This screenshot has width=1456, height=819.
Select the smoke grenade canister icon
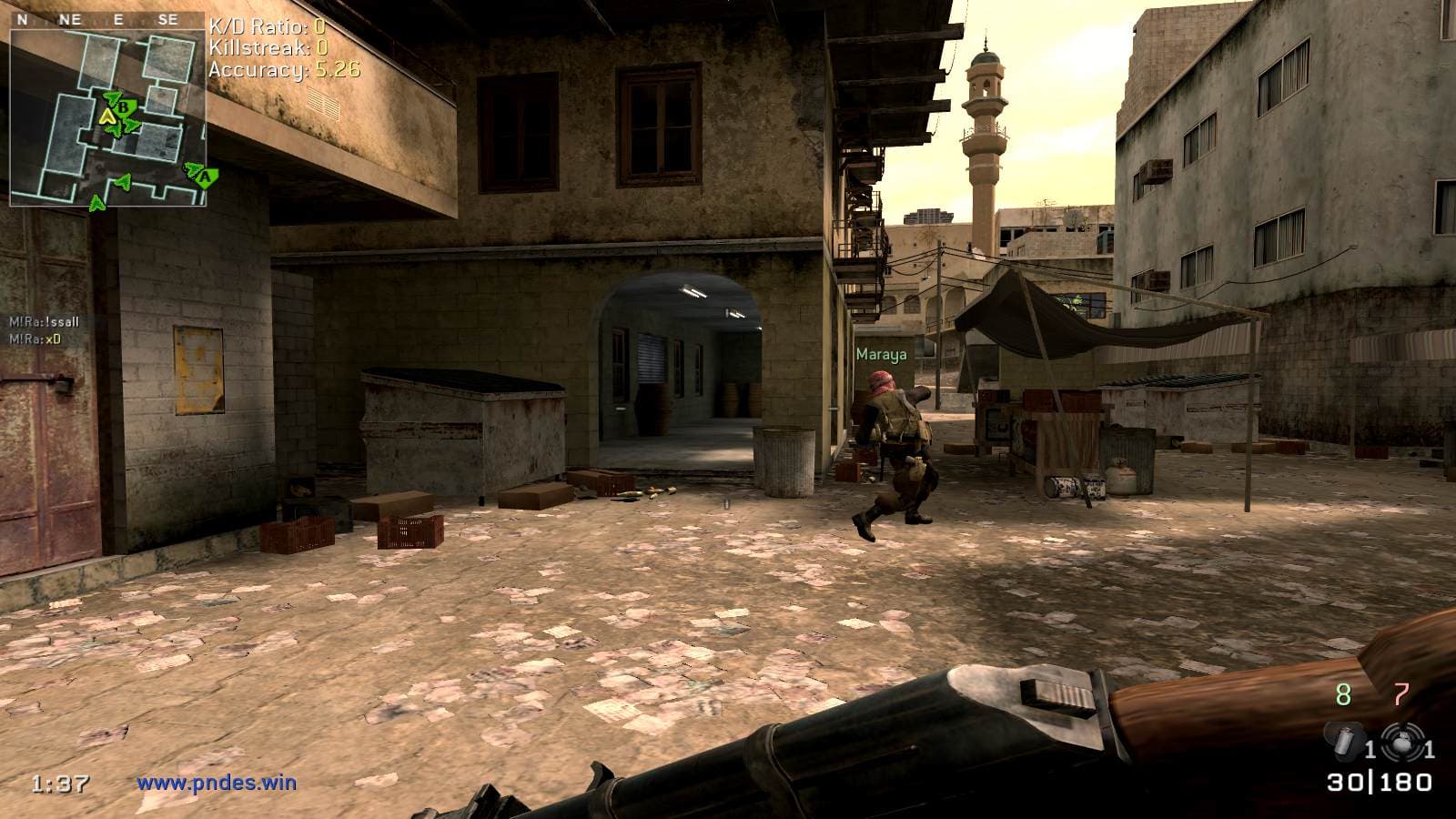pyautogui.click(x=1340, y=739)
